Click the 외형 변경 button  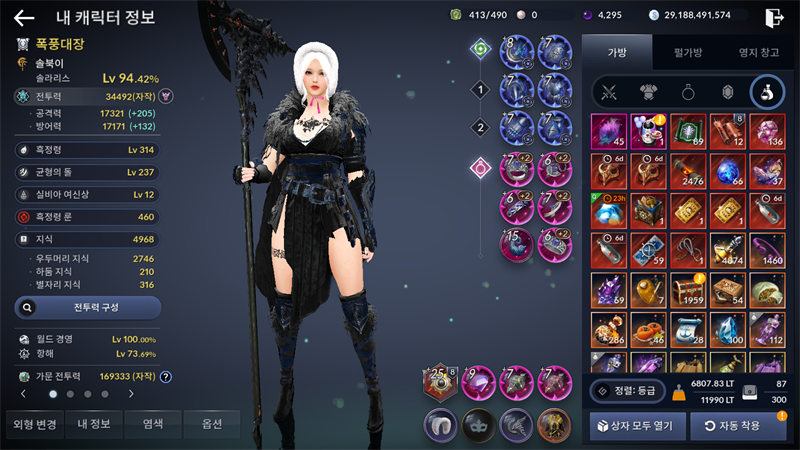tap(34, 424)
